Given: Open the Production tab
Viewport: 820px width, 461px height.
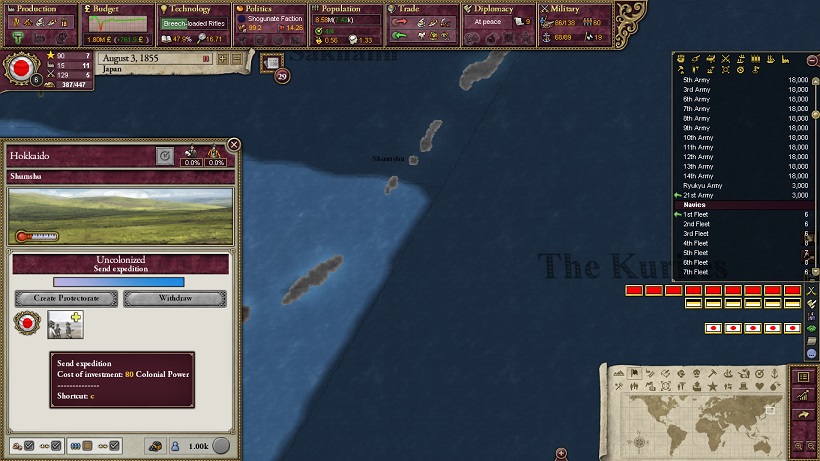Looking at the screenshot, I should pyautogui.click(x=38, y=9).
